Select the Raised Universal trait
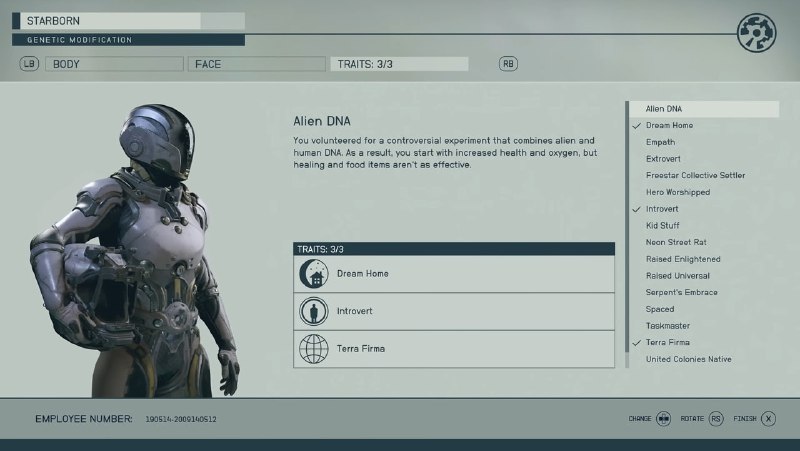This screenshot has width=800, height=451. pyautogui.click(x=678, y=276)
